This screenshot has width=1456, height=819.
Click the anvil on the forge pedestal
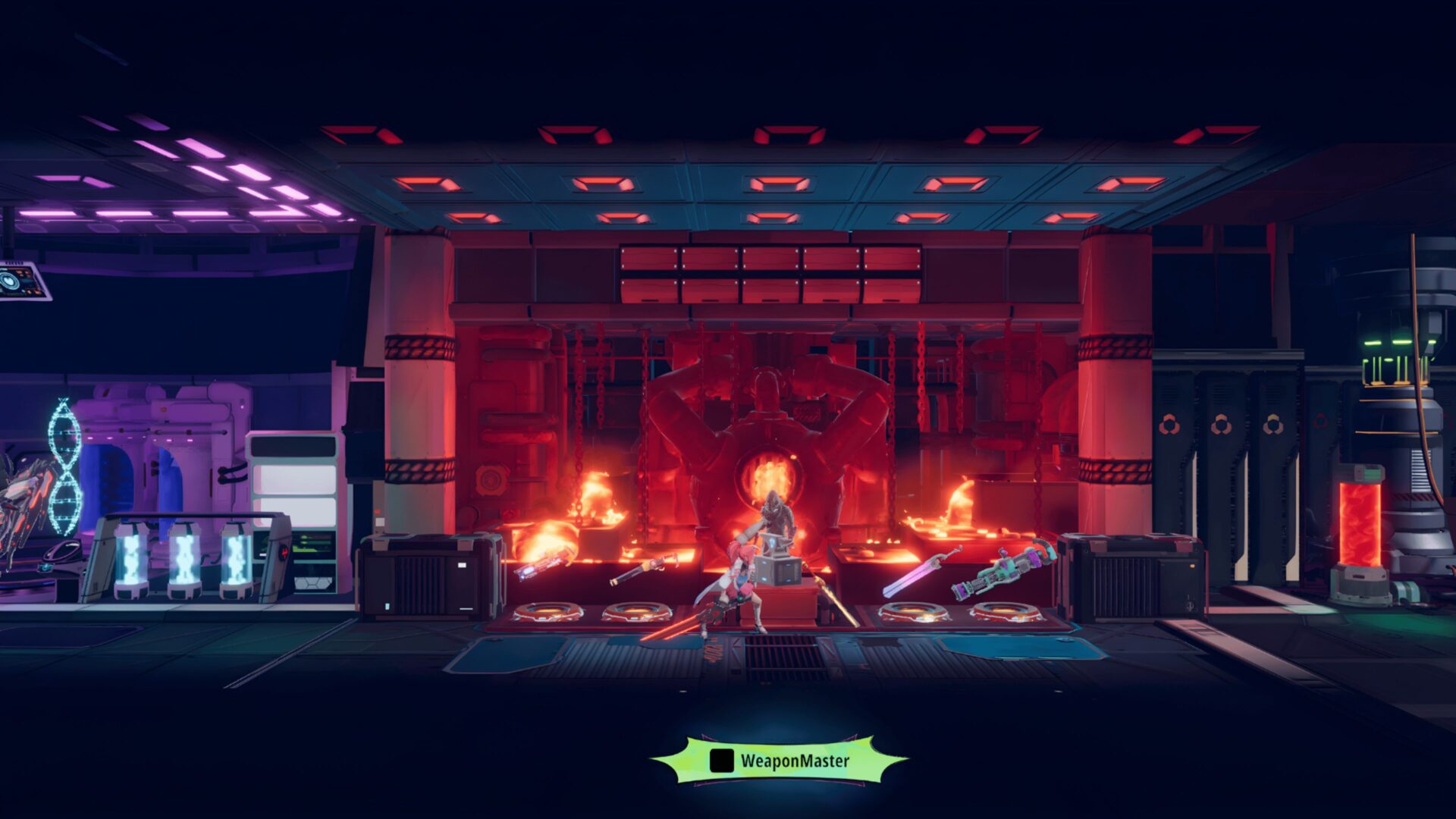pos(776,544)
